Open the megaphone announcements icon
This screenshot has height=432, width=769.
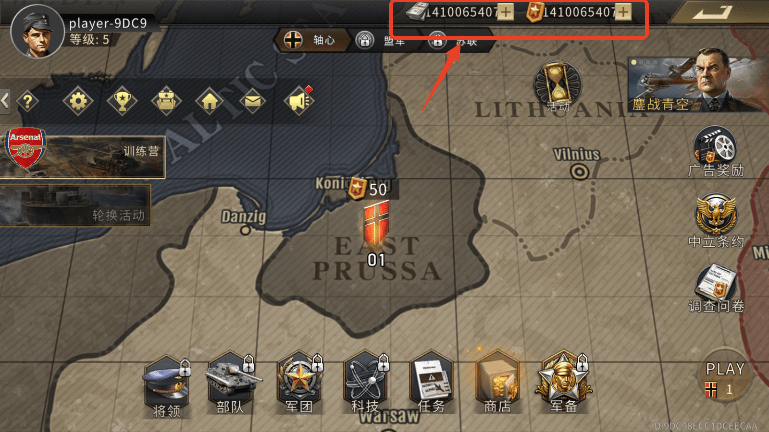click(x=297, y=100)
